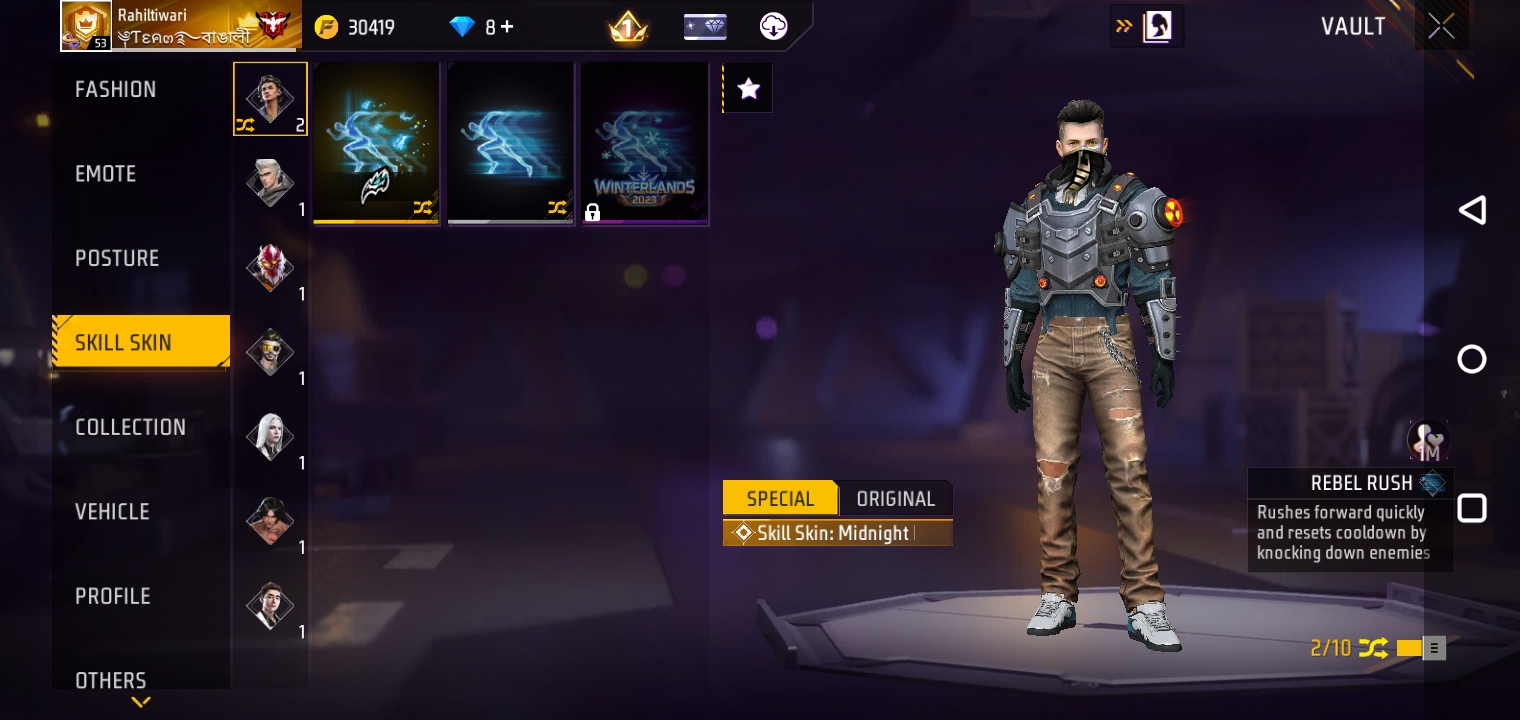1520x720 pixels.
Task: Open the cloud download icon
Action: coord(771,26)
